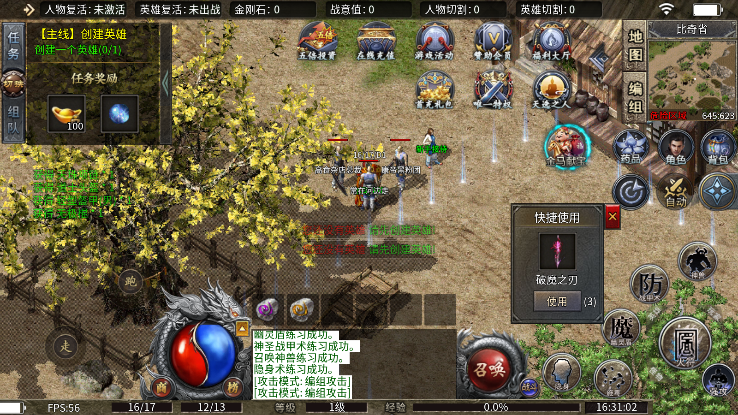Switch to the 组队 team tab
This screenshot has height=415, width=738.
point(13,120)
